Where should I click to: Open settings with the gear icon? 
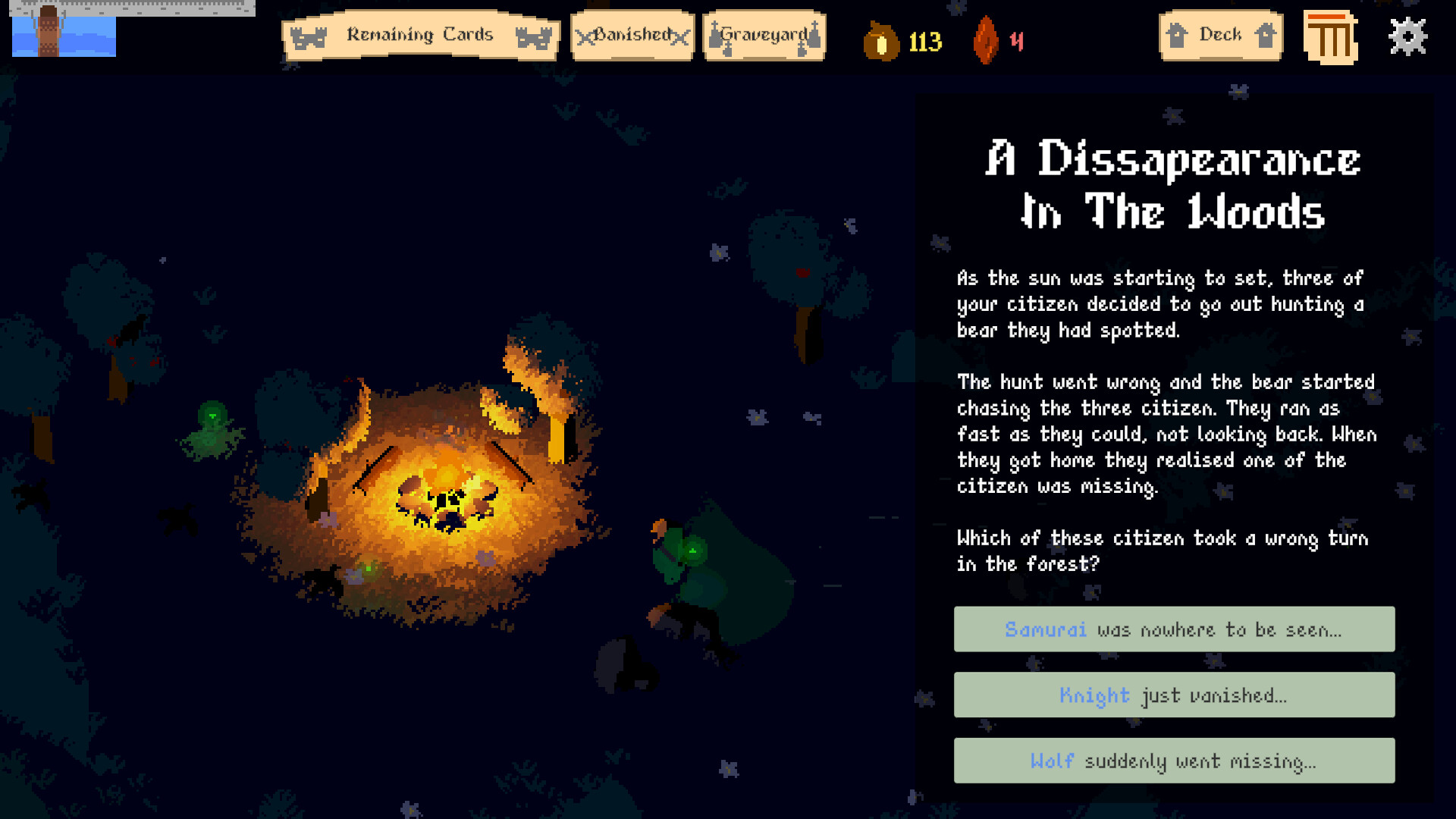[1407, 36]
